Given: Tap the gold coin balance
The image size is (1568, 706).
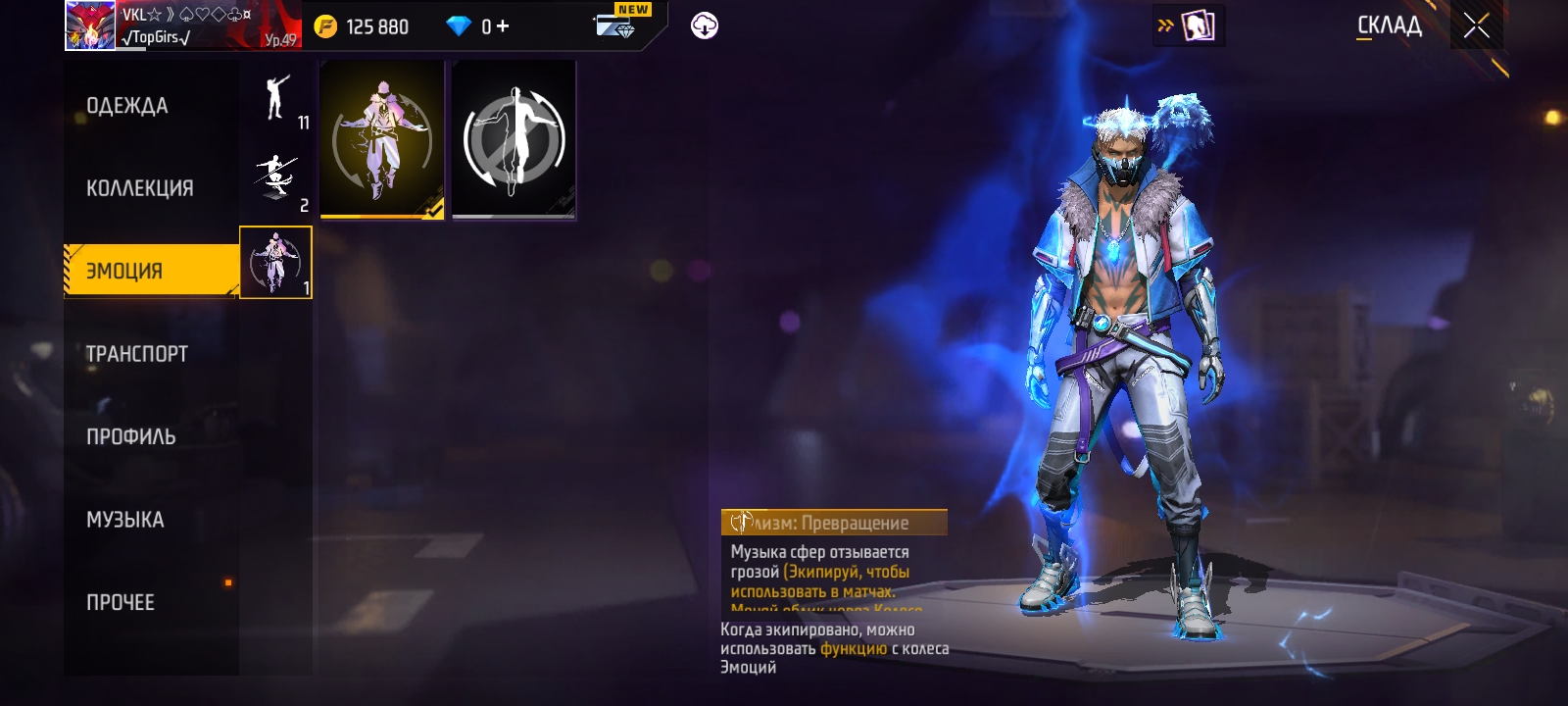Looking at the screenshot, I should (362, 26).
